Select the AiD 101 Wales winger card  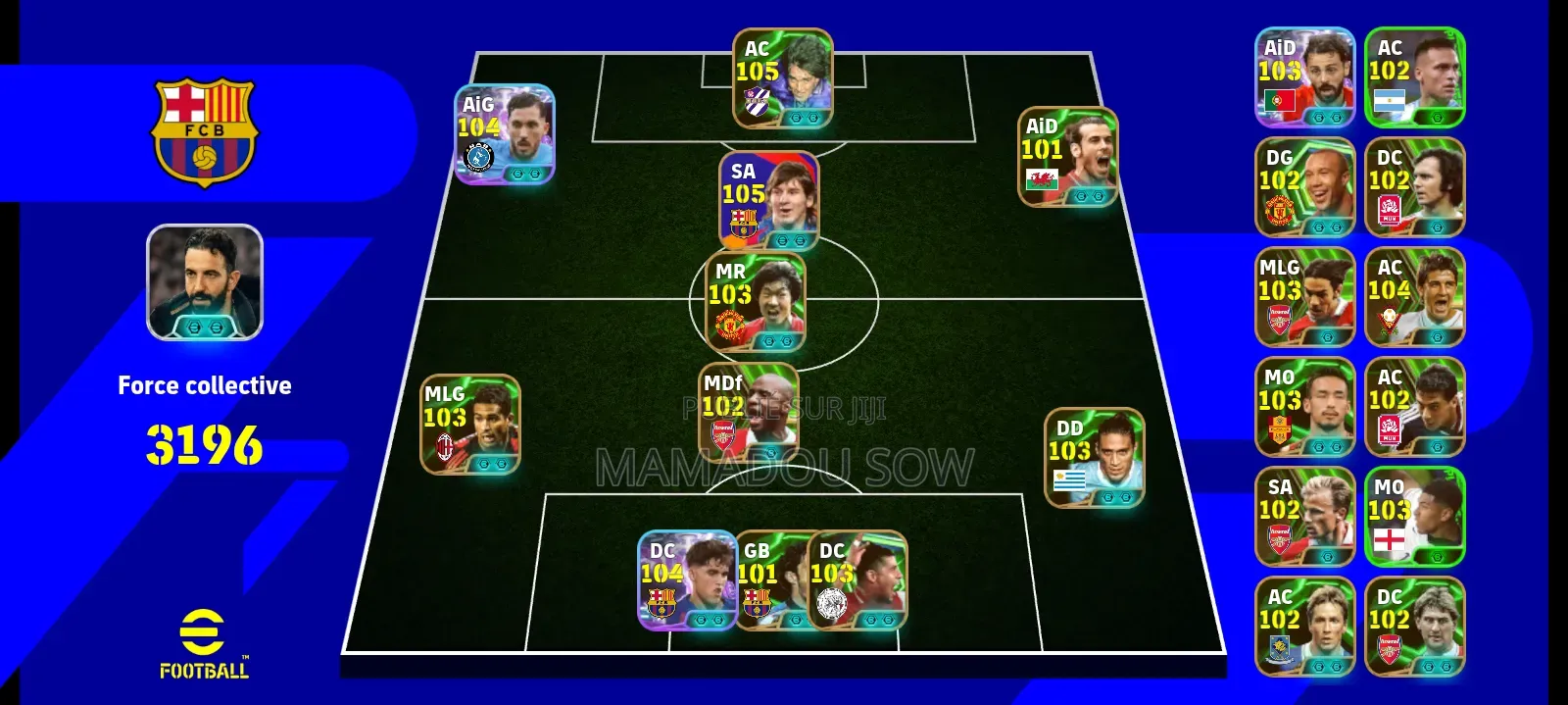click(x=1068, y=157)
